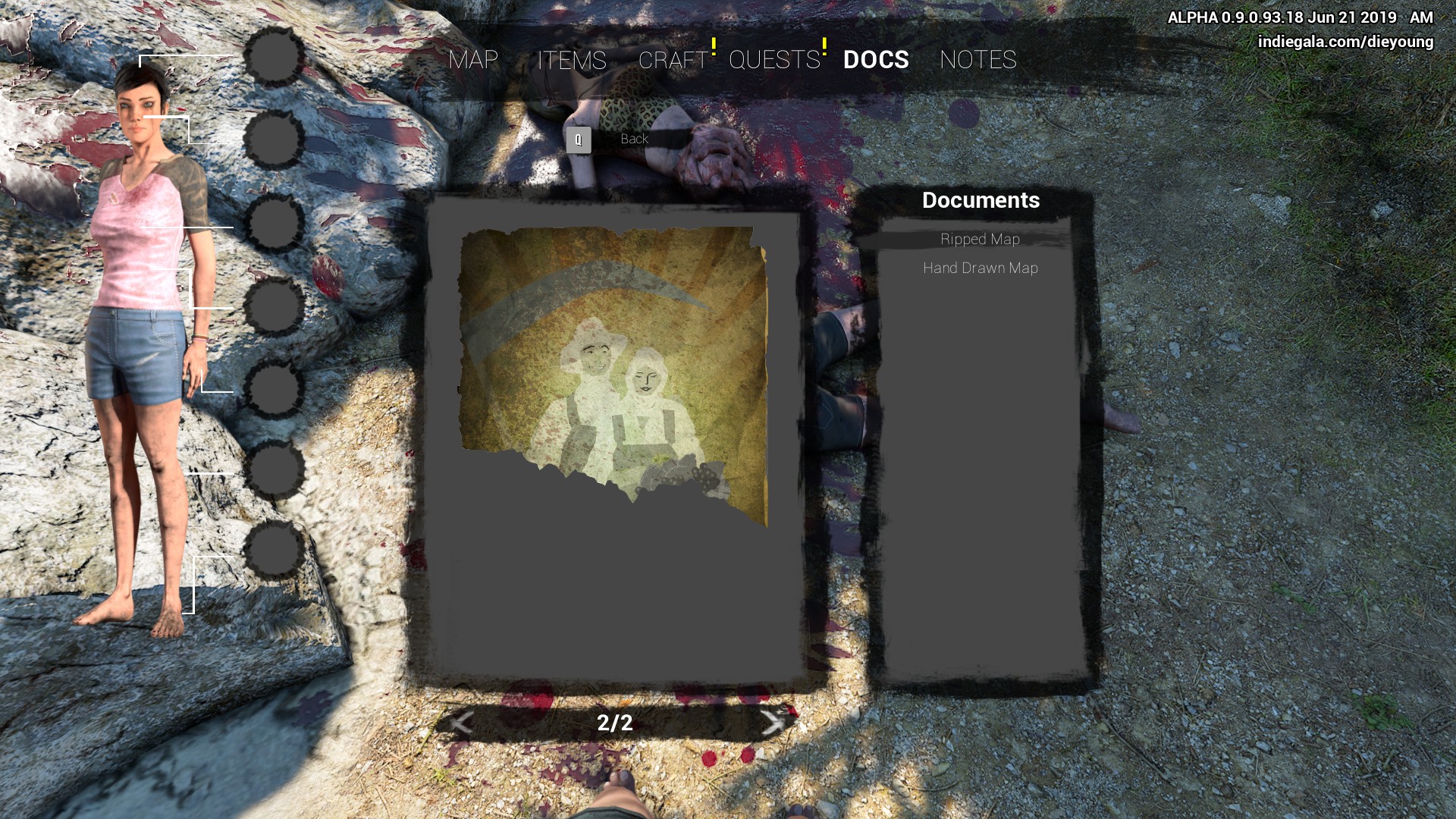Open the NOTES tab
Image resolution: width=1456 pixels, height=819 pixels.
click(977, 60)
